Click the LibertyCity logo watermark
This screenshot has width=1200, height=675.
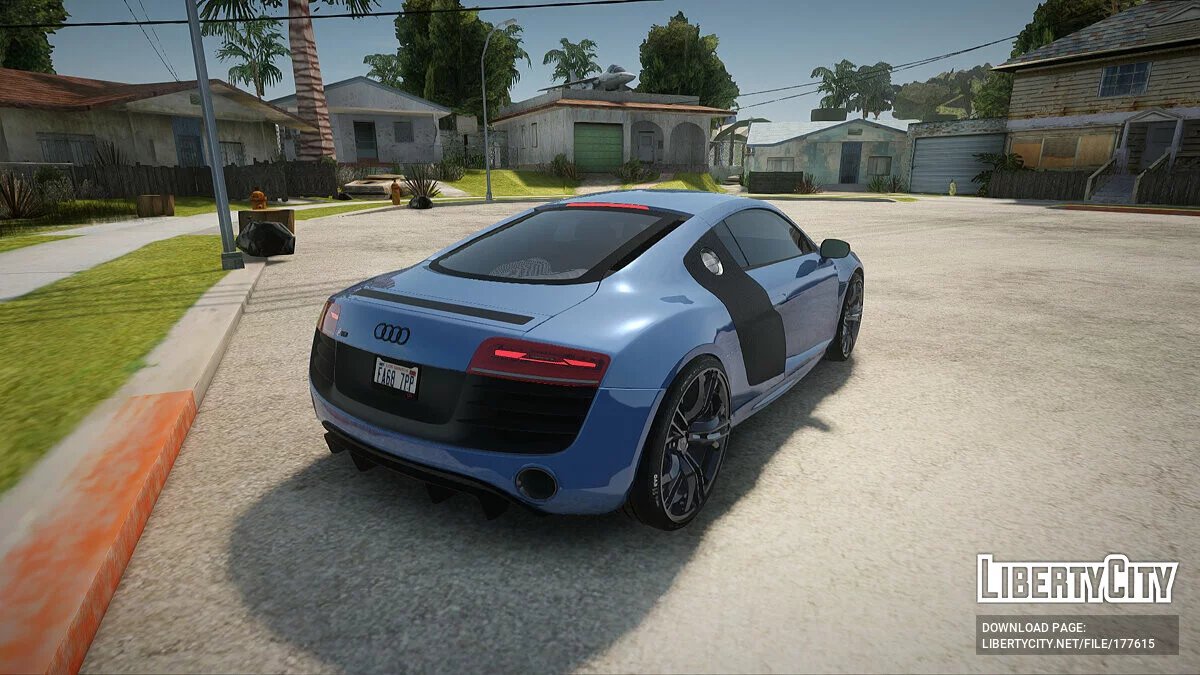click(x=1077, y=579)
